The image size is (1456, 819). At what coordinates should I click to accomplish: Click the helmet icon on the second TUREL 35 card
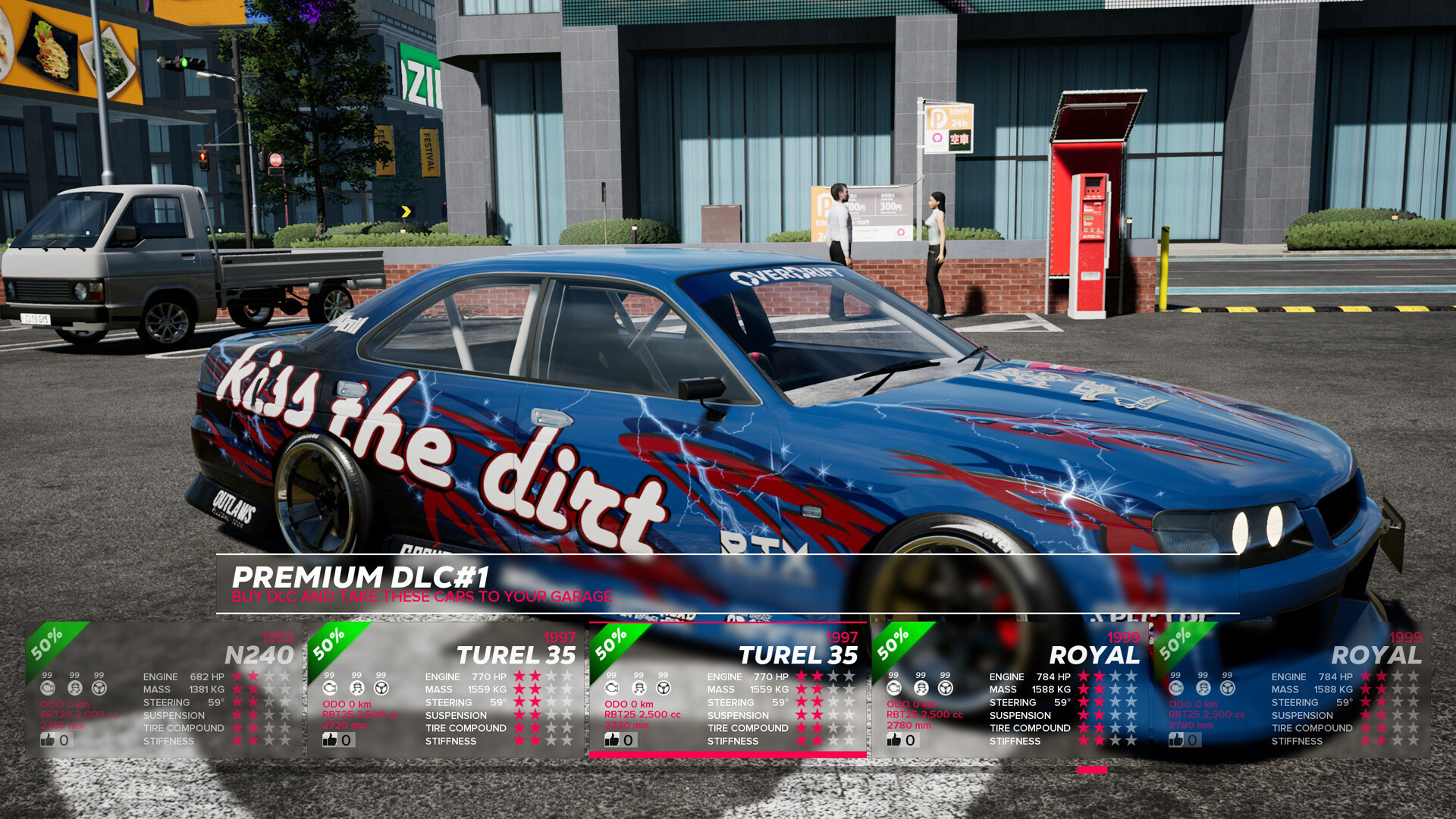point(639,688)
